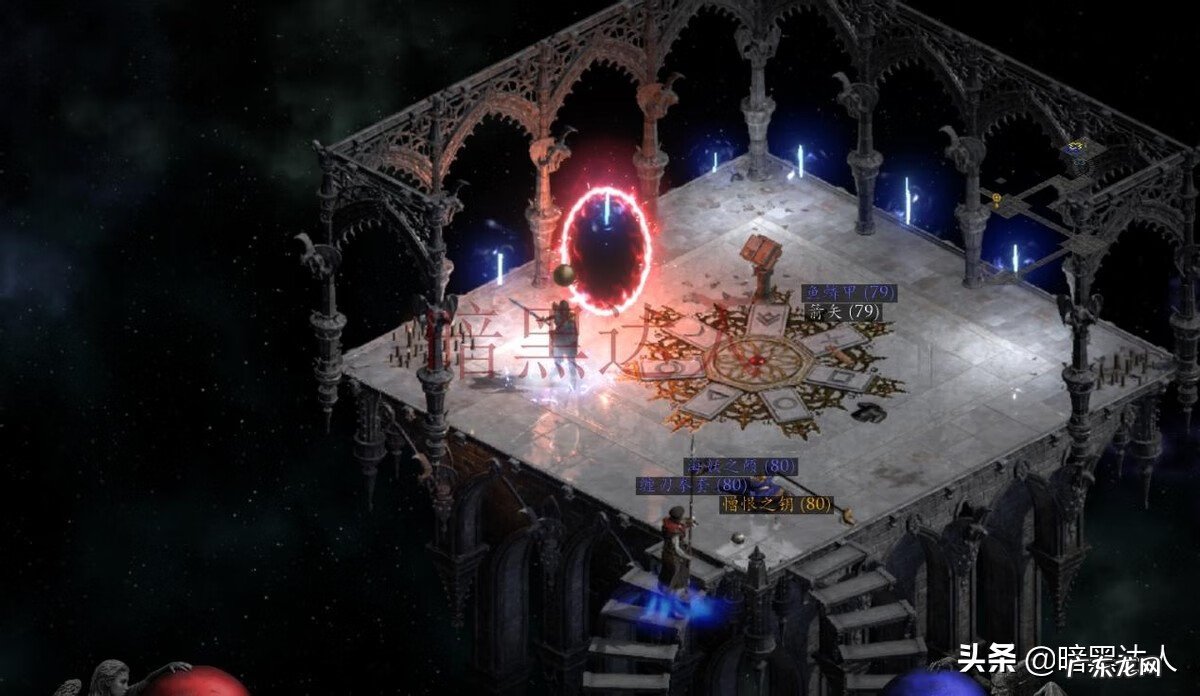1200x696 pixels.
Task: Select the blue 拳套 (80) gloves label
Action: pyautogui.click(x=692, y=485)
